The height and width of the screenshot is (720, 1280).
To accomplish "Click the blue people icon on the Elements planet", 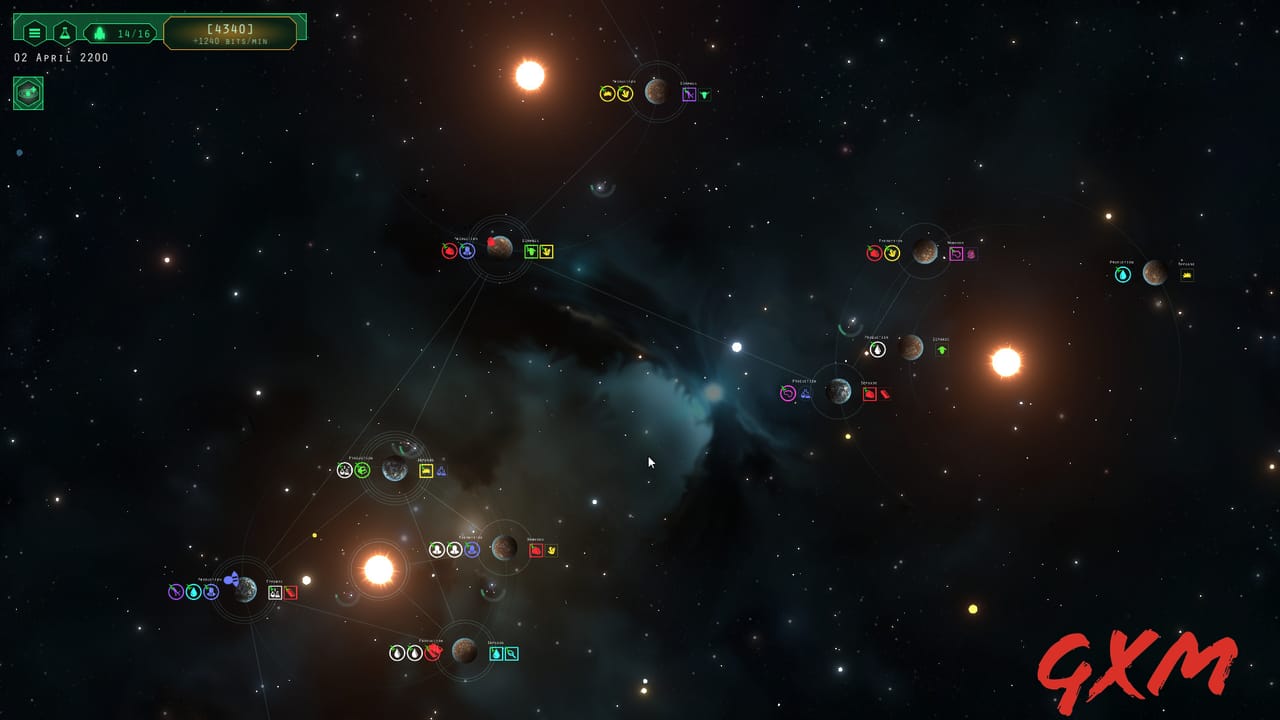I will click(472, 549).
